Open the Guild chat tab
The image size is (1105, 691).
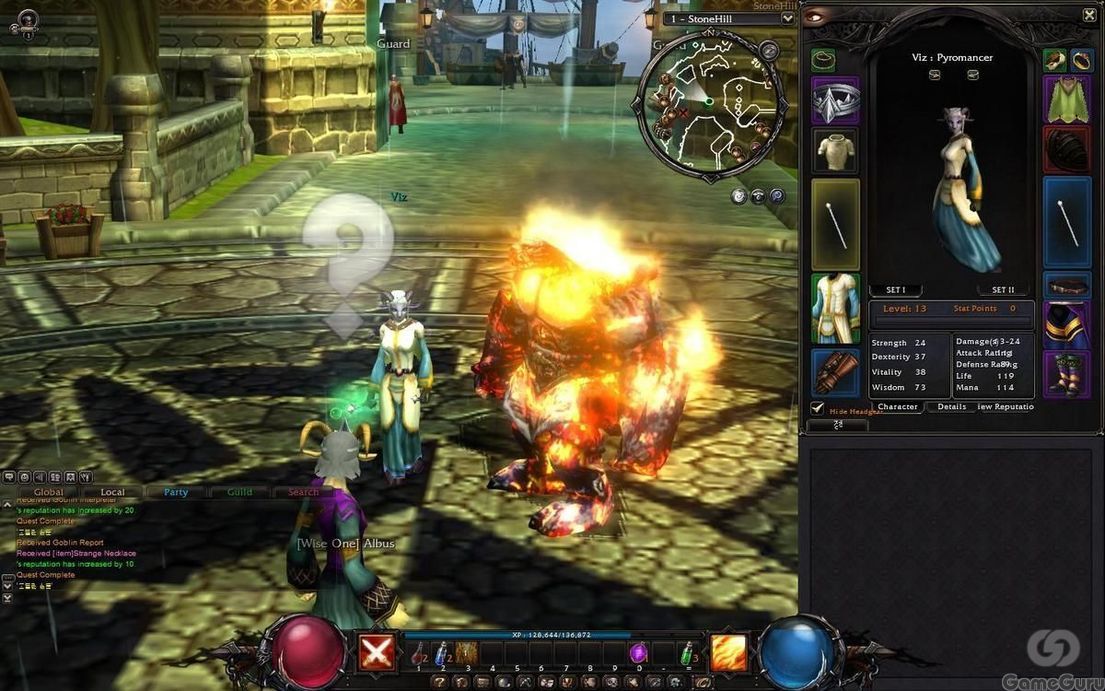point(239,492)
